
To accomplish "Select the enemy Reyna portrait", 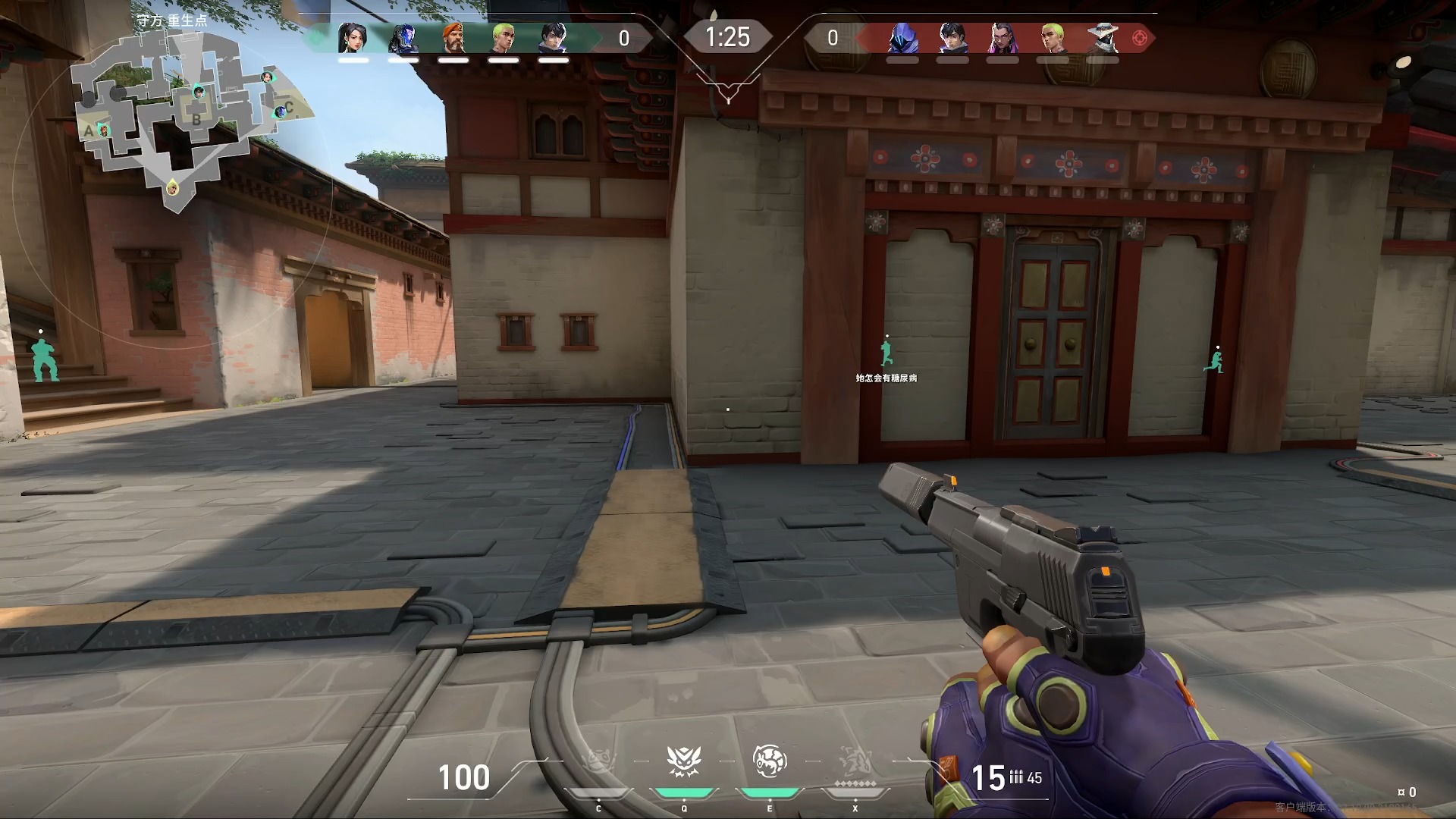I will coord(1003,38).
